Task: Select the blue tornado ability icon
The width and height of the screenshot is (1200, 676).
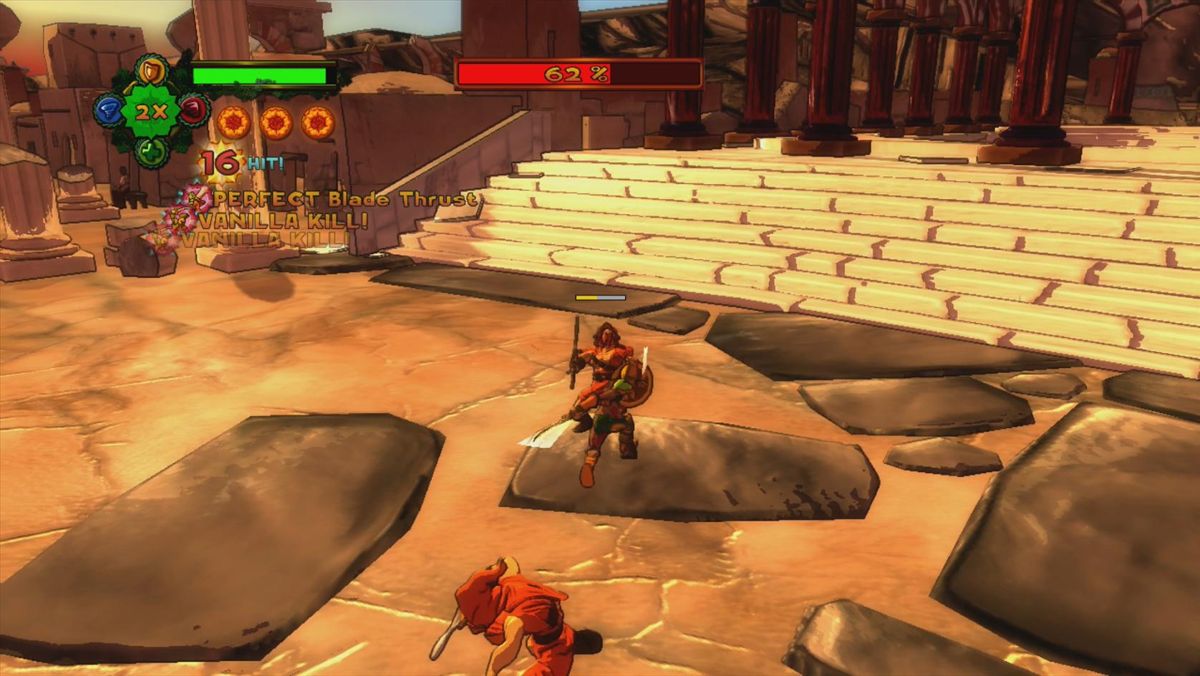Action: pyautogui.click(x=108, y=111)
